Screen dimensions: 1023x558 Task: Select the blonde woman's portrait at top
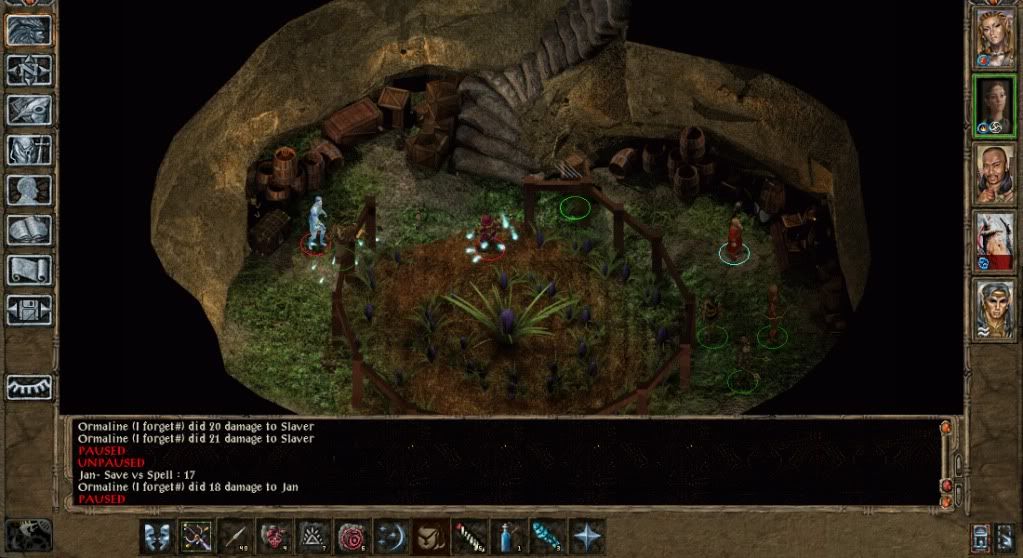pyautogui.click(x=995, y=38)
